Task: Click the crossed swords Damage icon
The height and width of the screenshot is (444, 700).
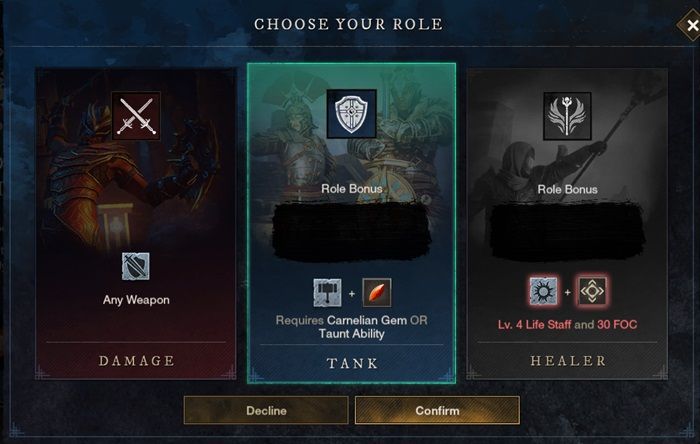Action: pos(136,115)
